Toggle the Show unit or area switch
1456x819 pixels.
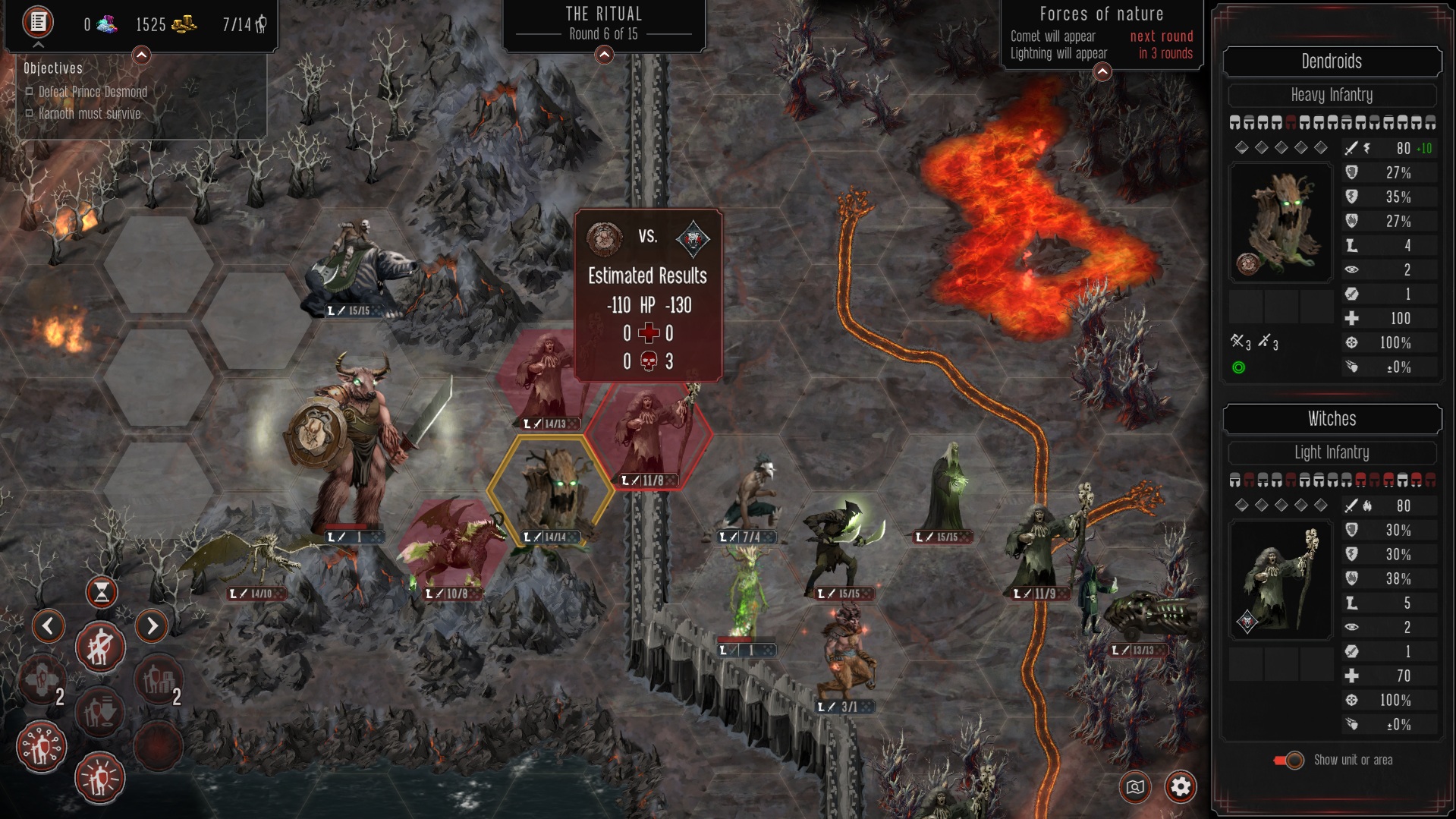(1289, 760)
